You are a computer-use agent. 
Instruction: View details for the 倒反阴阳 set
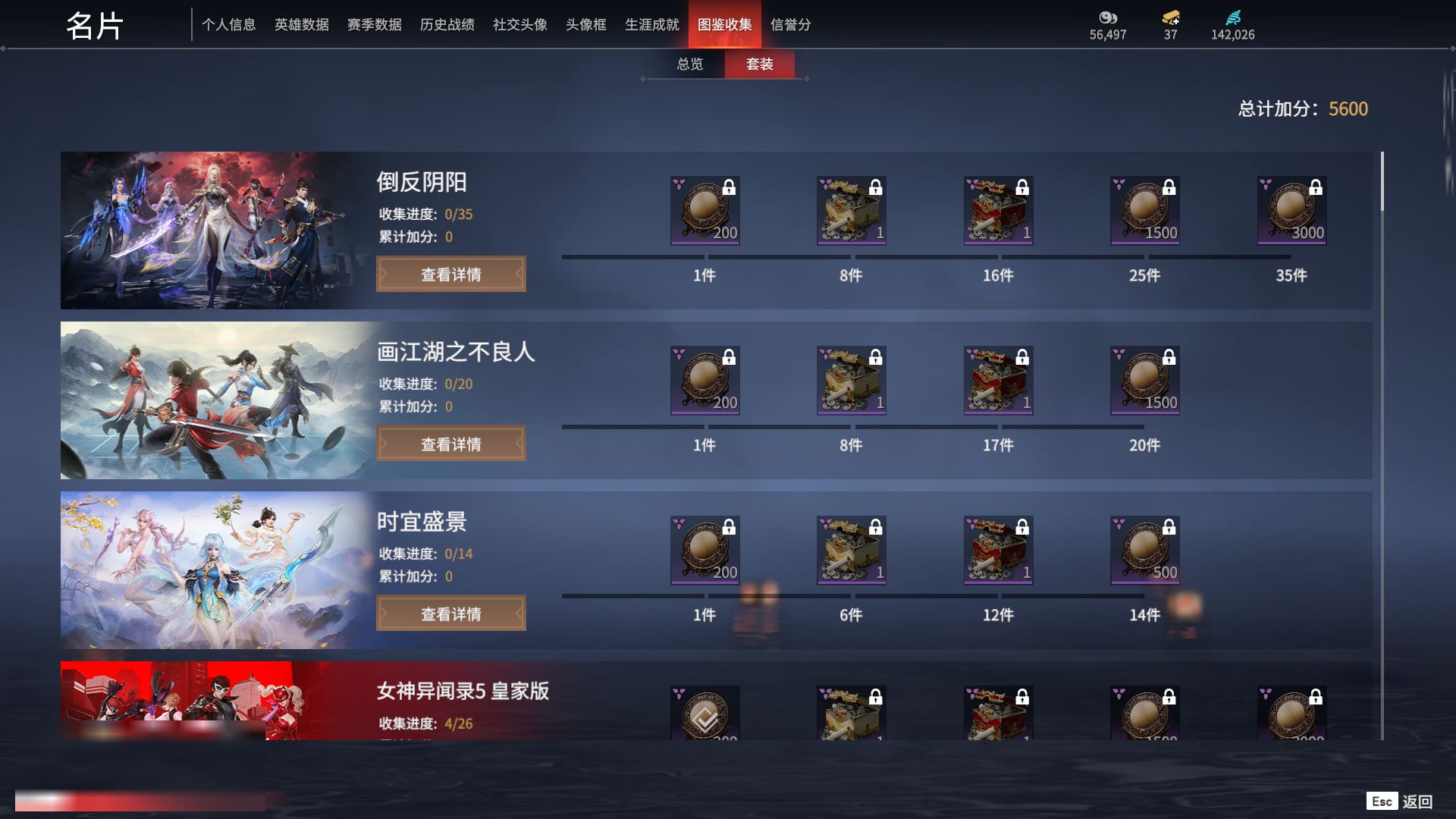(450, 275)
